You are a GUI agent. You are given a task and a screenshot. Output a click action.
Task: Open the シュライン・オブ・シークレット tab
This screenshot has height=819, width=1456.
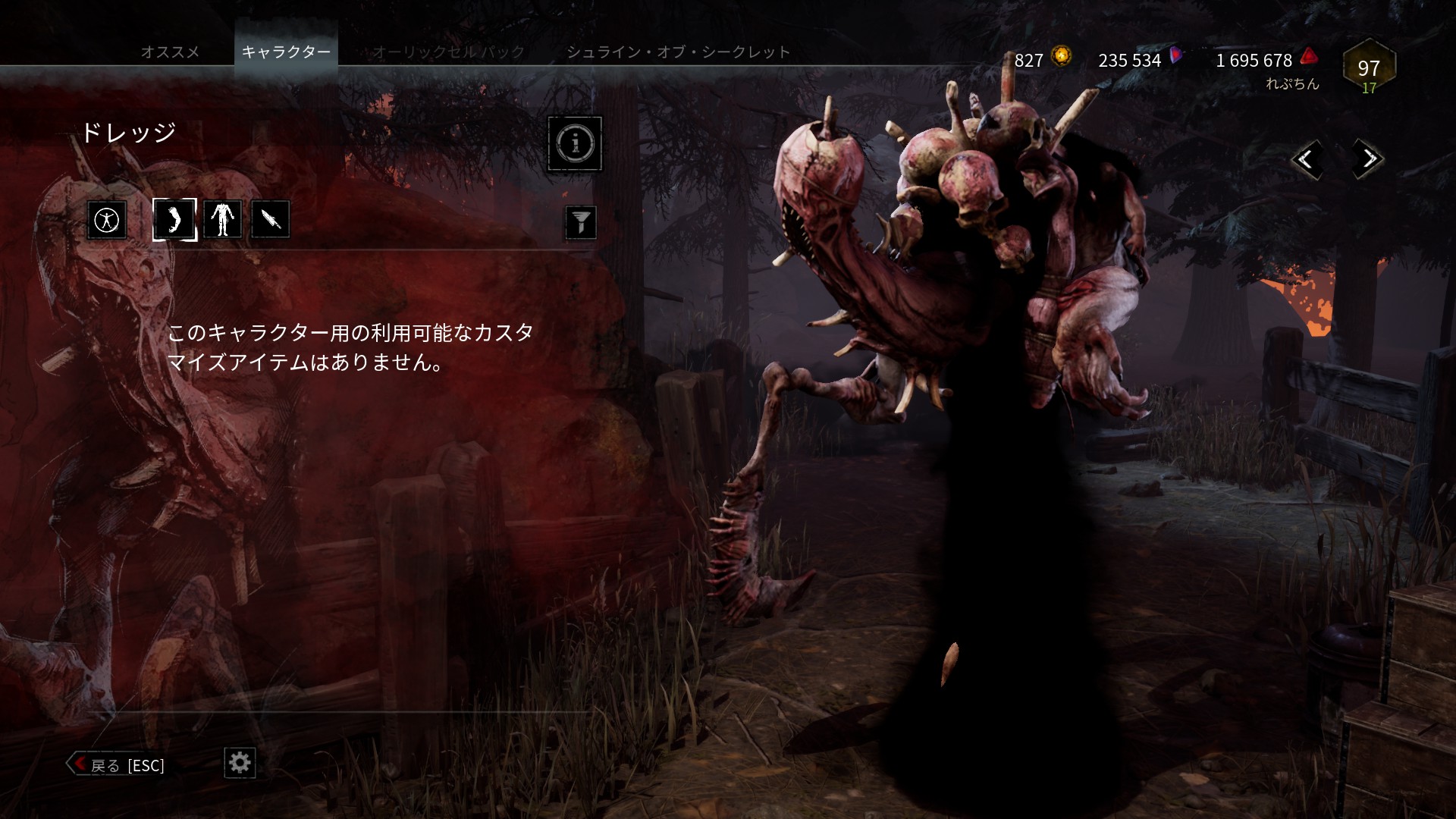coord(677,52)
